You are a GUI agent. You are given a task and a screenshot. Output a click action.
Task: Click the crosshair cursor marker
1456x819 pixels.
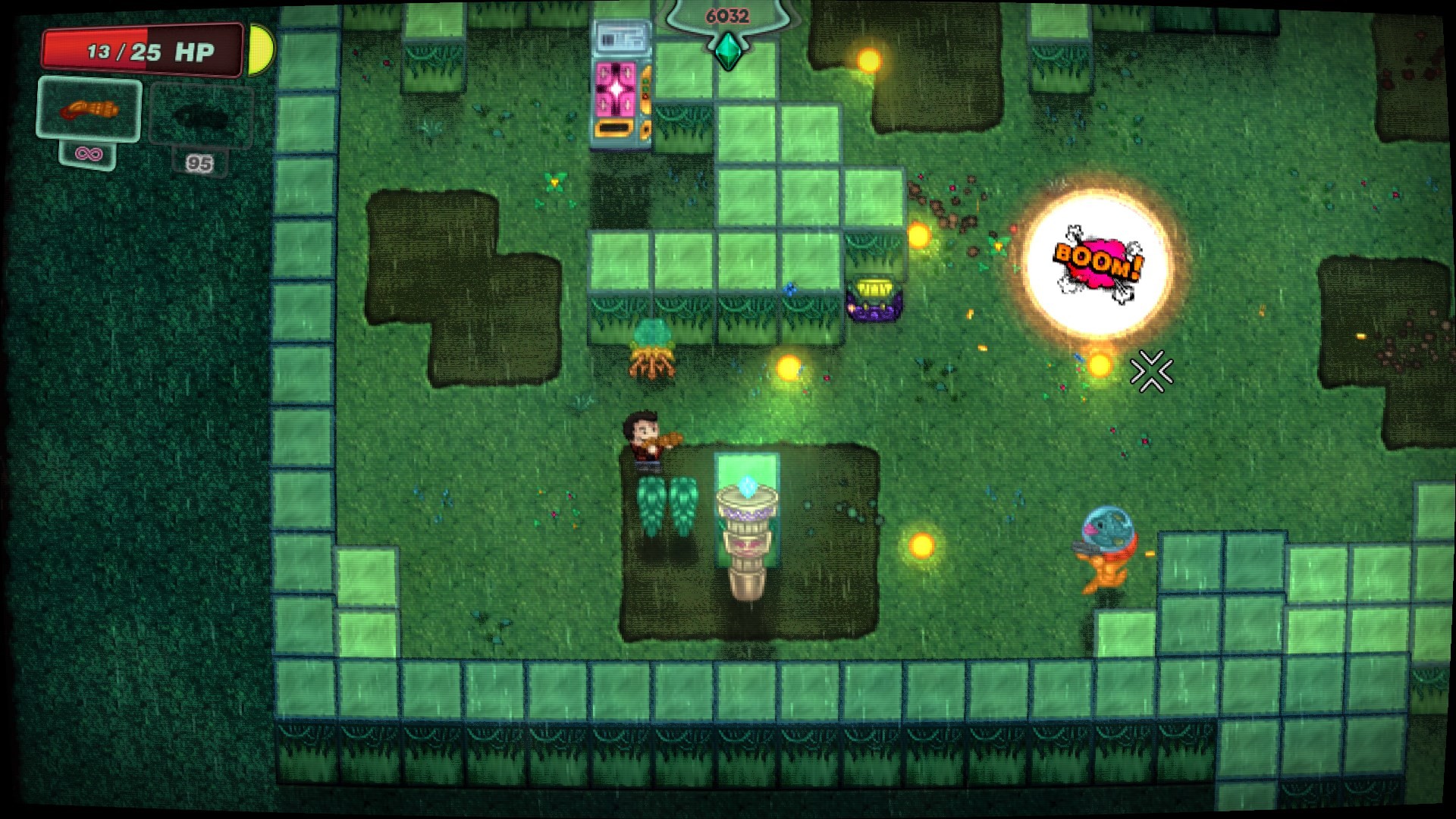click(1150, 372)
